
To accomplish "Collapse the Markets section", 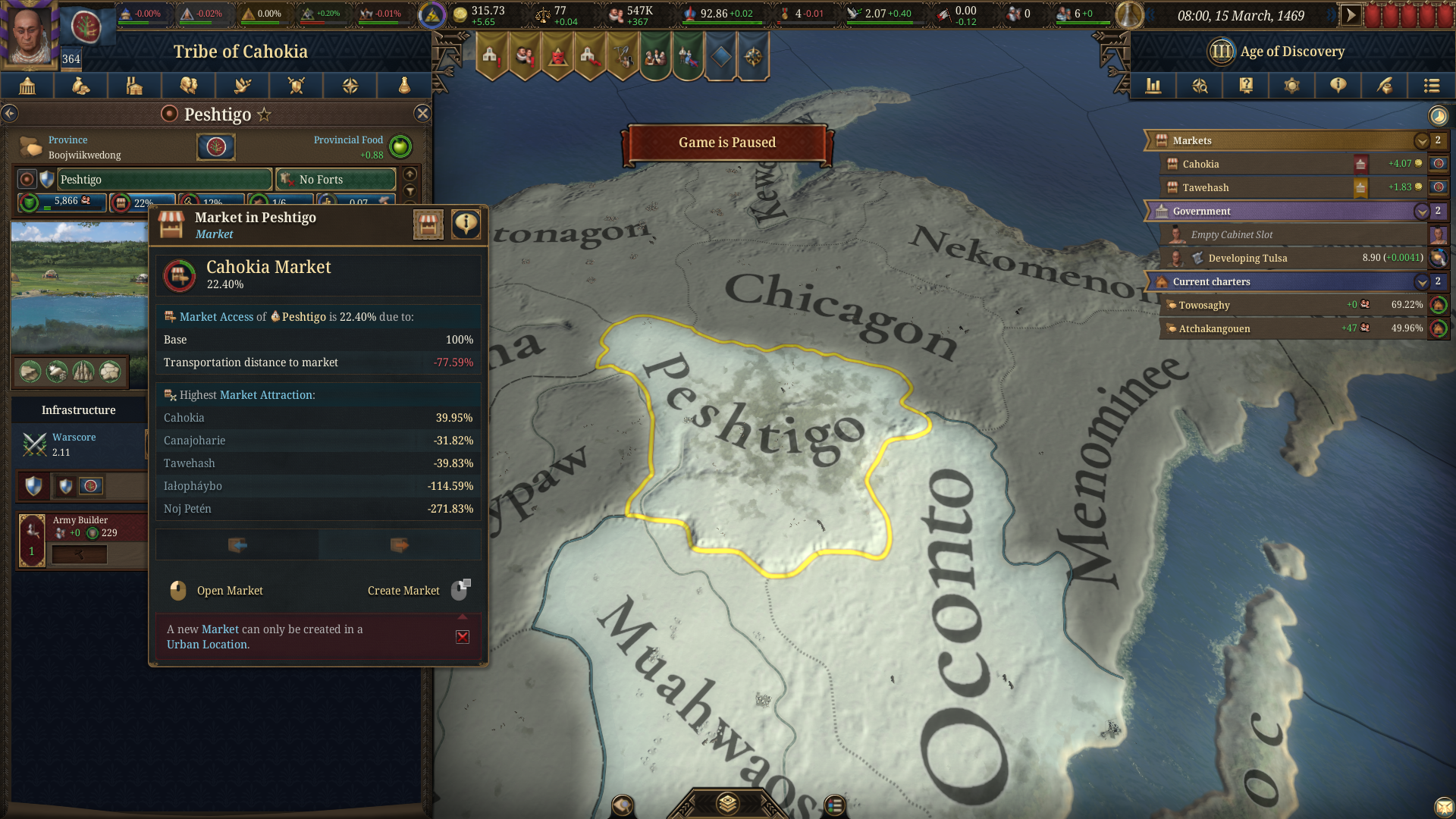I will (1423, 141).
